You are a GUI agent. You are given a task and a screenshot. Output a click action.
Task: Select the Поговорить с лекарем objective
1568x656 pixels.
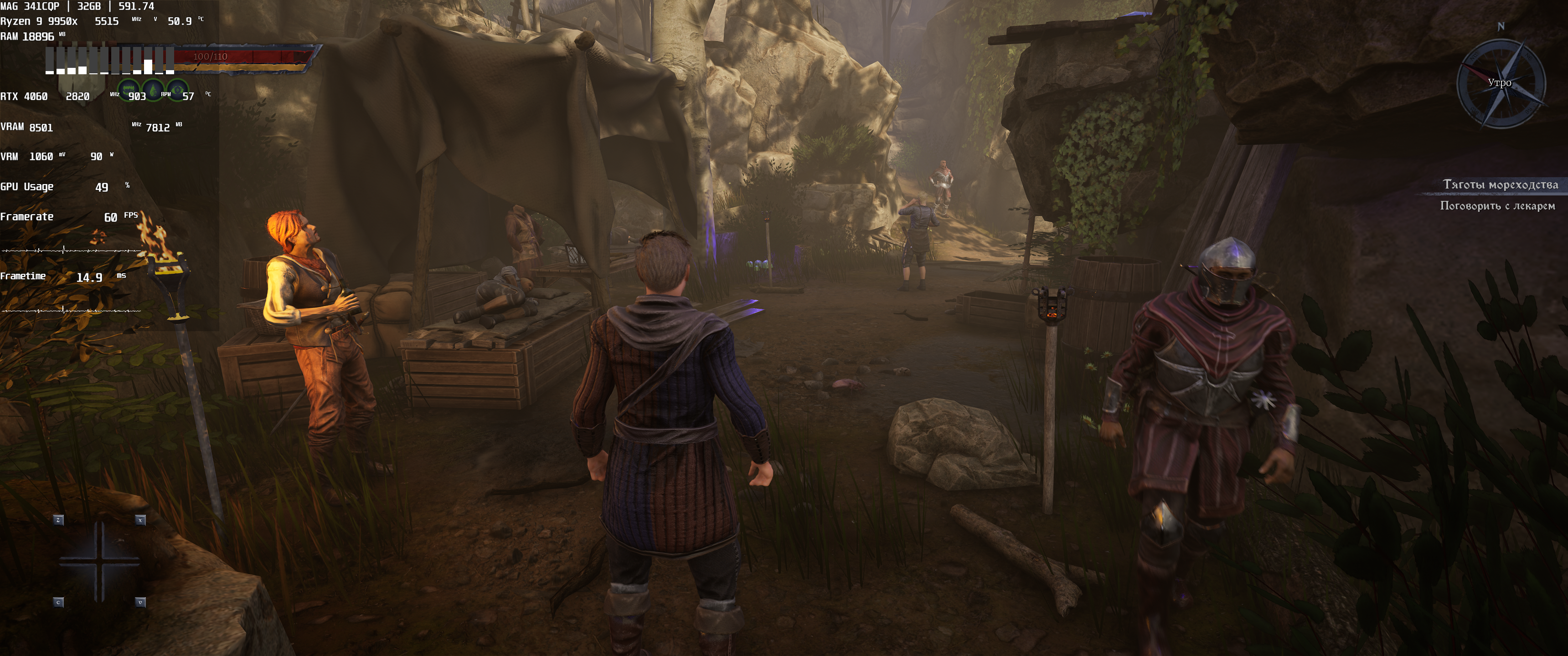[1497, 206]
